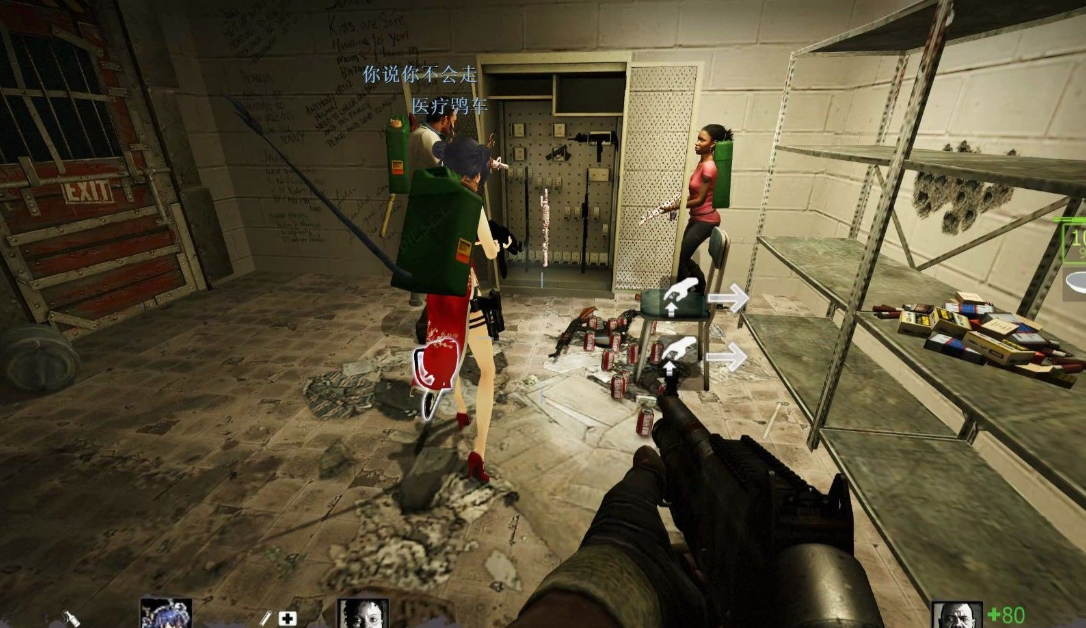Click the dark-haired teammate portrait in the bottom centre
The image size is (1086, 628).
(x=362, y=614)
